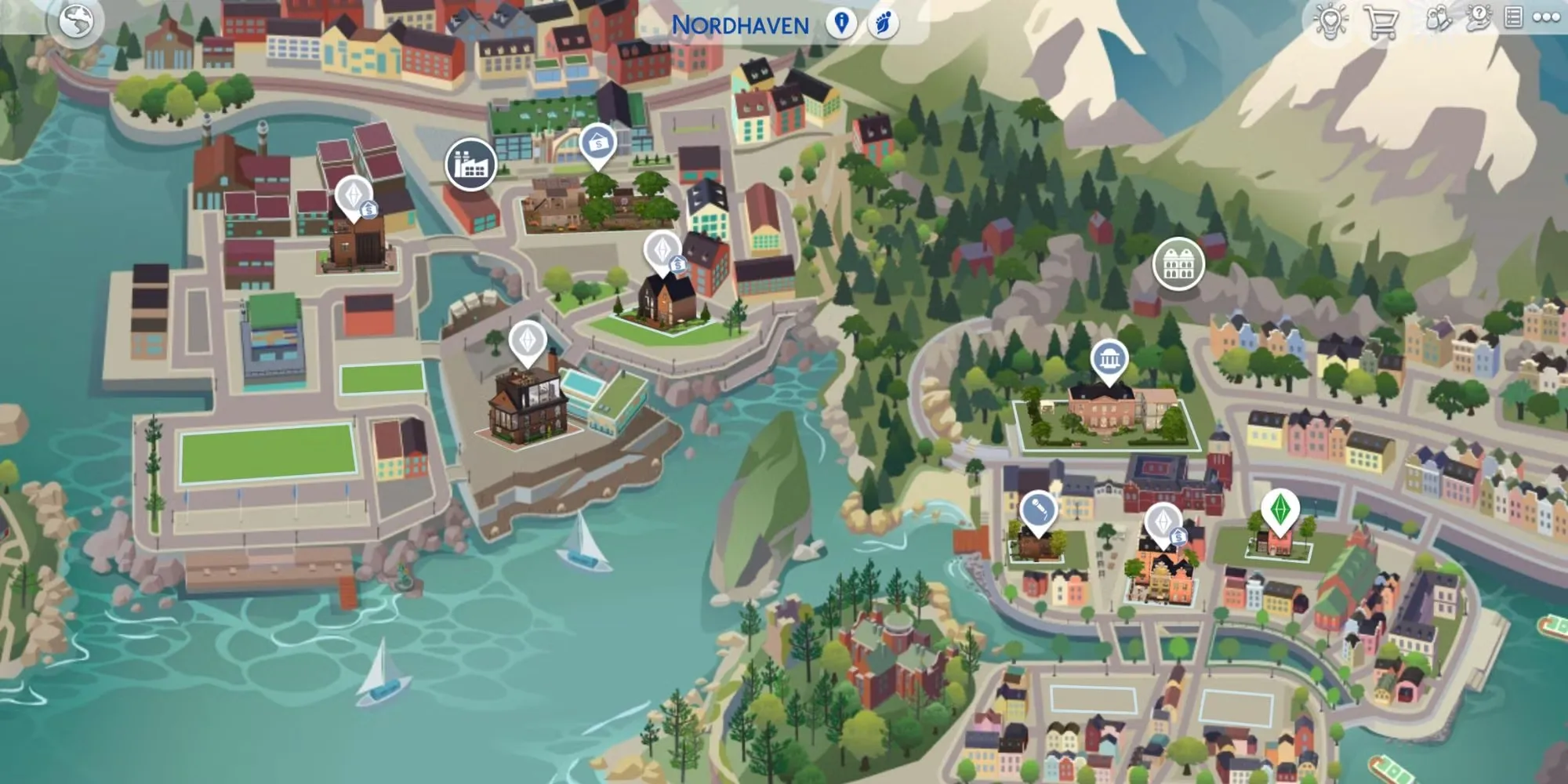Select the museum columns lot marker

[1109, 361]
